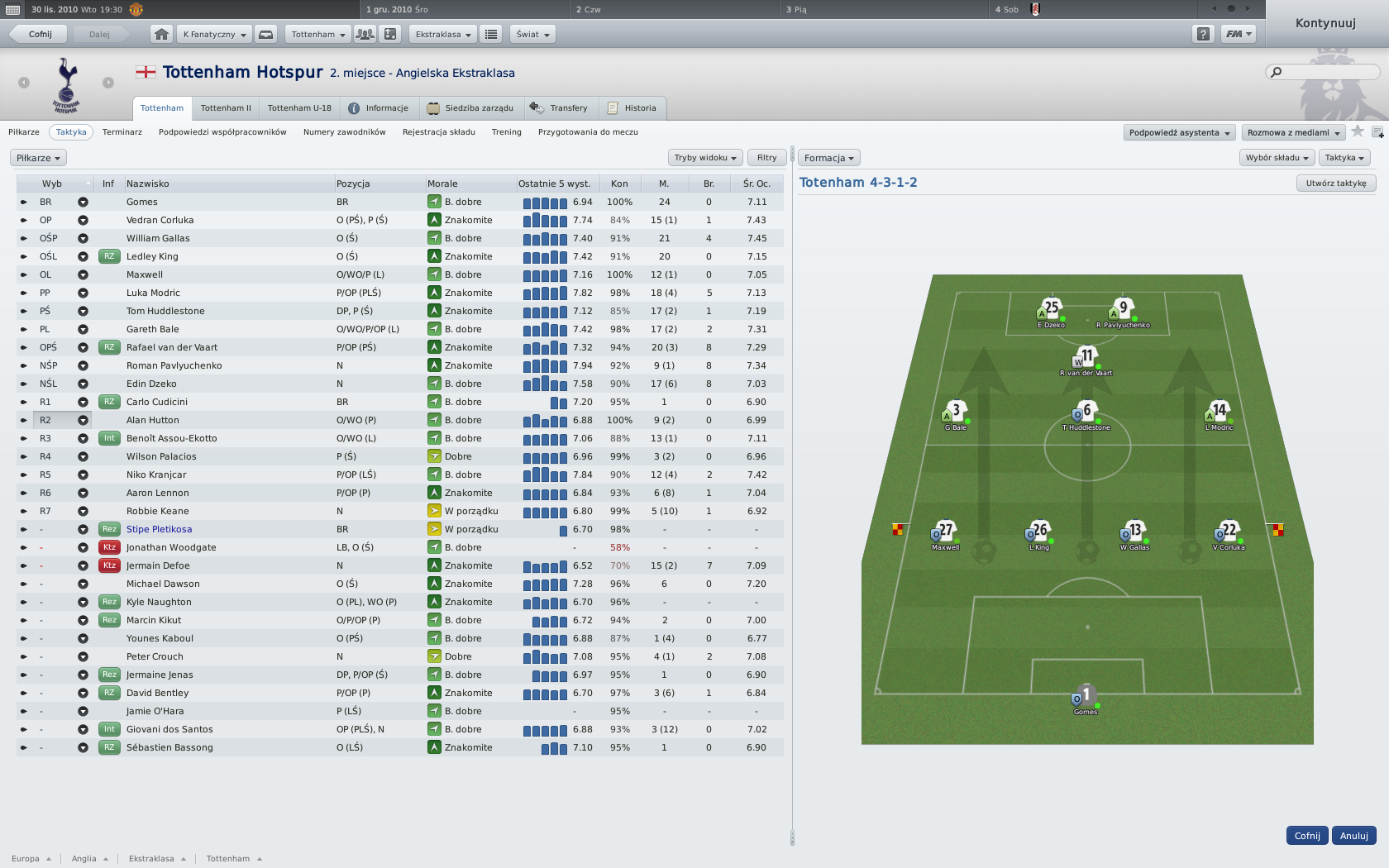The height and width of the screenshot is (868, 1389).
Task: Open the Historia tab
Action: click(x=632, y=108)
